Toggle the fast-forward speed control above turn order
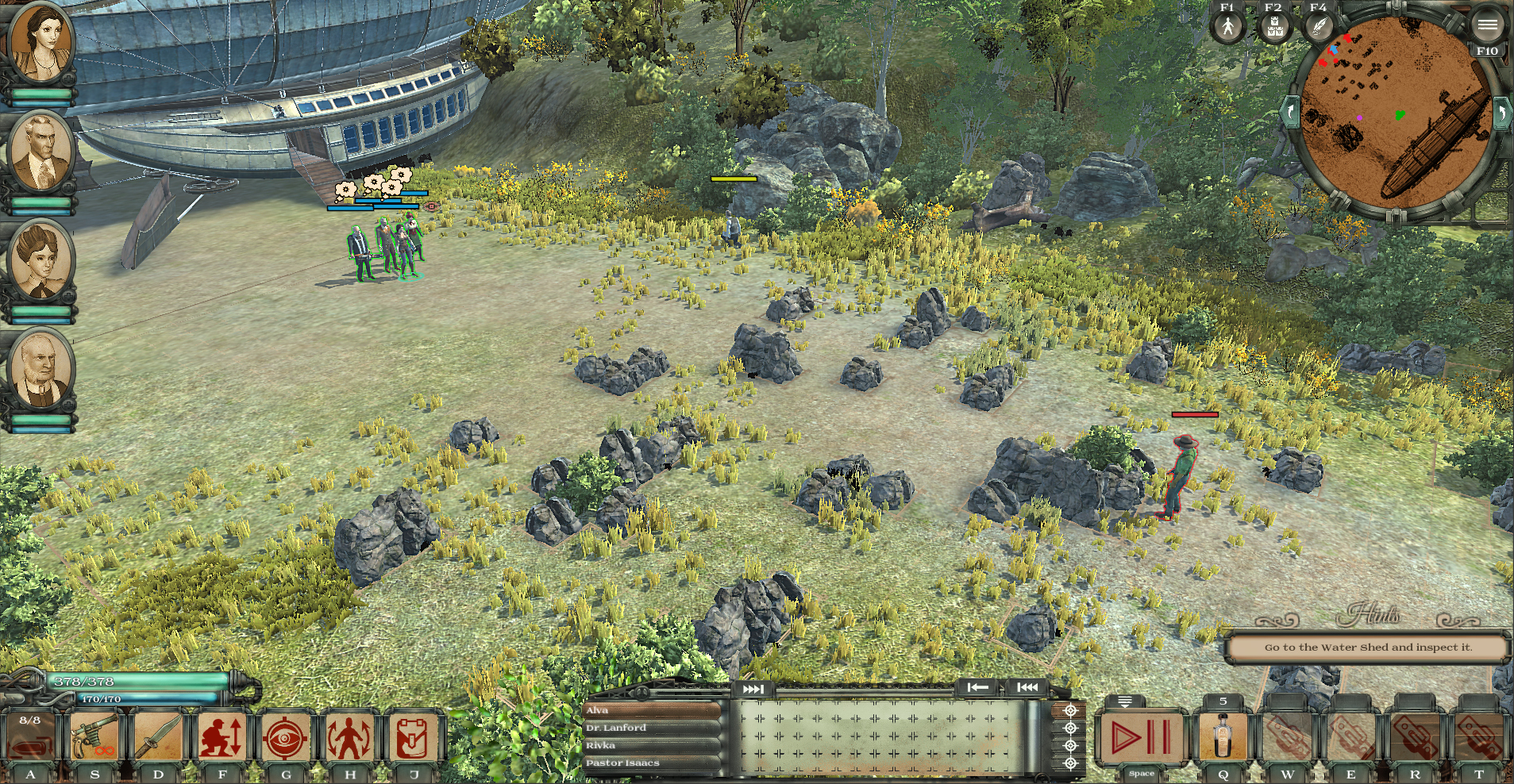1514x784 pixels. pyautogui.click(x=752, y=690)
